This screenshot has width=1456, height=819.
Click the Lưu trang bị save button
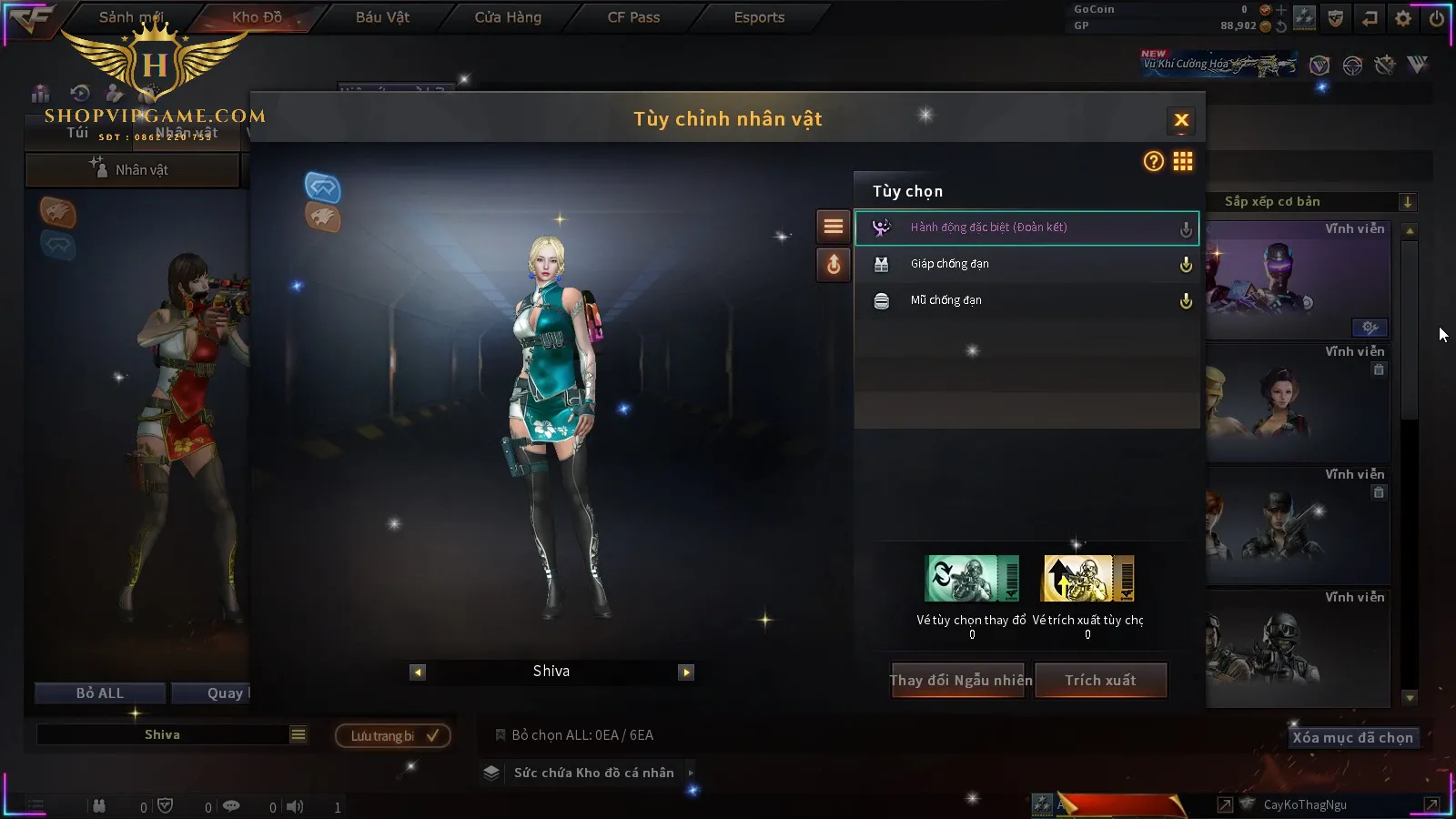pos(393,736)
